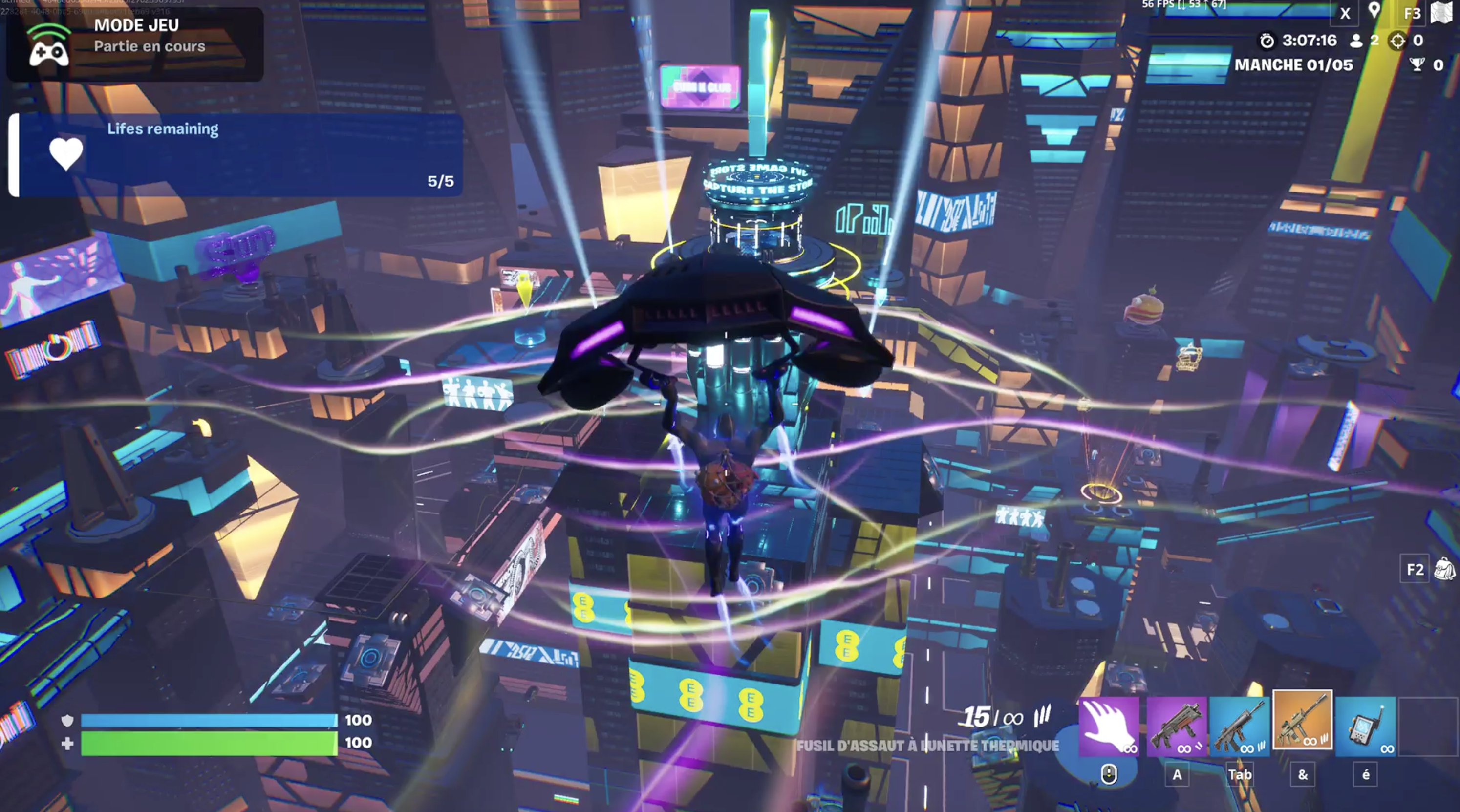1460x812 pixels.
Task: Select the blue handheld radio device slot
Action: (1365, 727)
